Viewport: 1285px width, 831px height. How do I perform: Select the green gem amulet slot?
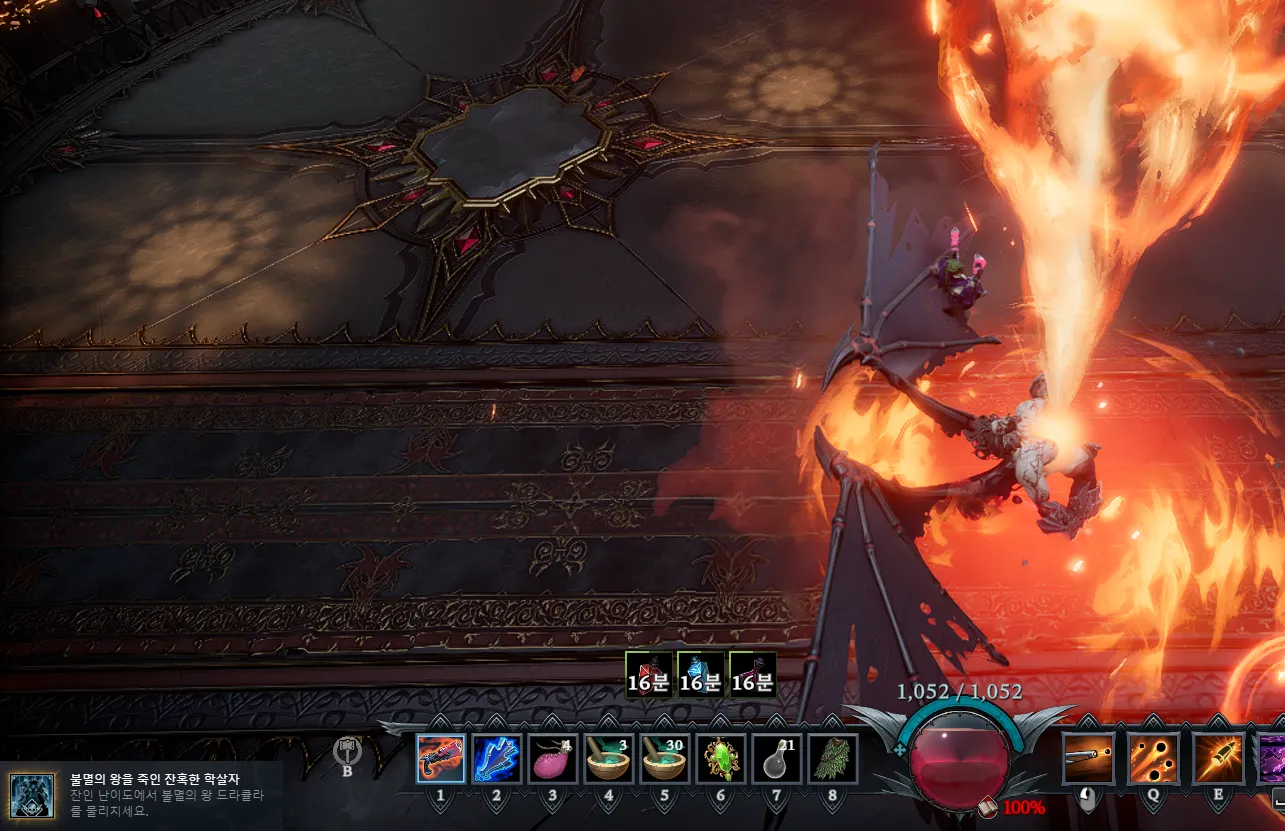[x=721, y=759]
